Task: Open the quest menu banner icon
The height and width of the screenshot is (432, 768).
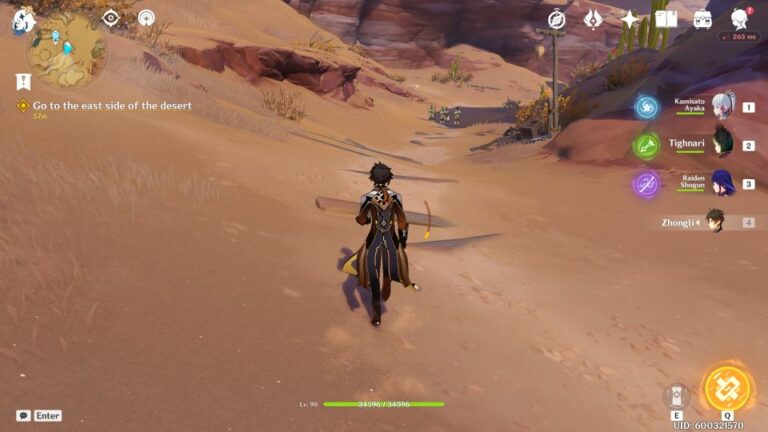Action: (23, 81)
